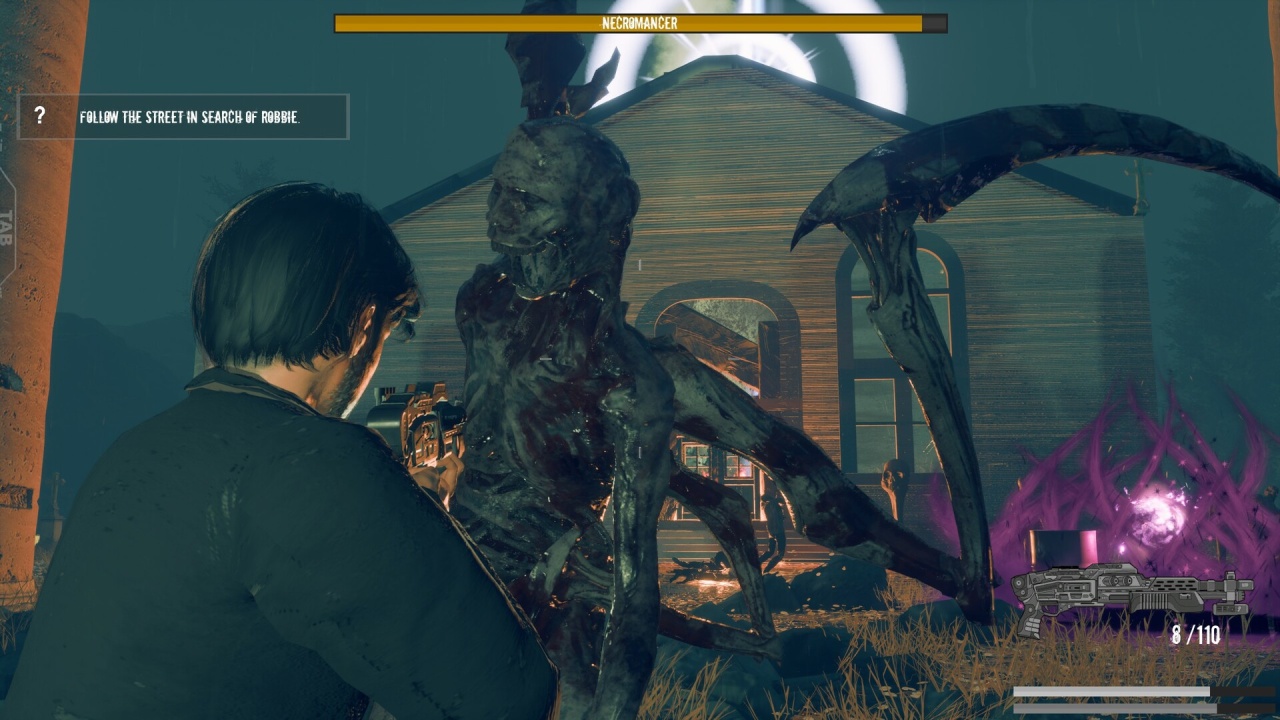This screenshot has height=720, width=1280.
Task: Click the 'Follow the street' objective tracker
Action: 190,117
